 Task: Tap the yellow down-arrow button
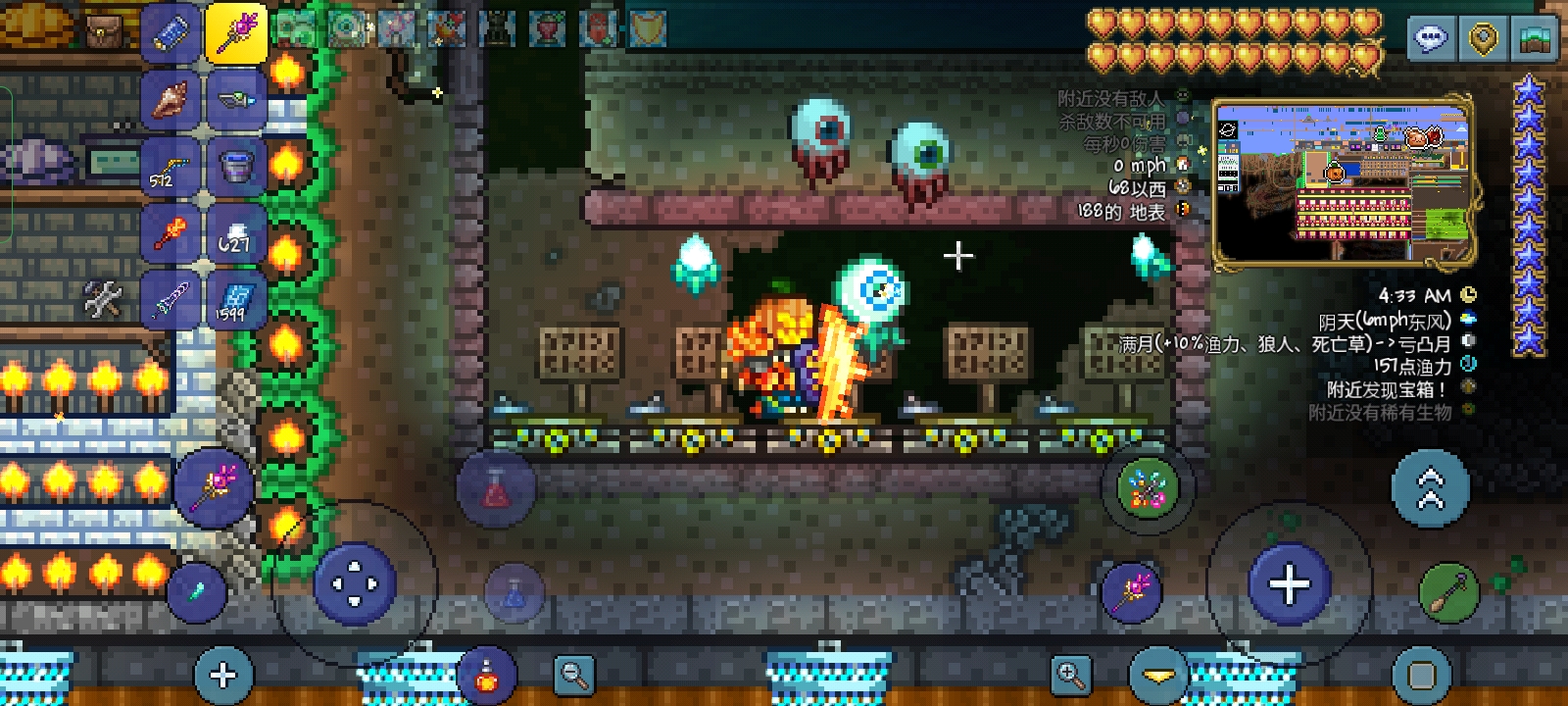(x=1158, y=676)
